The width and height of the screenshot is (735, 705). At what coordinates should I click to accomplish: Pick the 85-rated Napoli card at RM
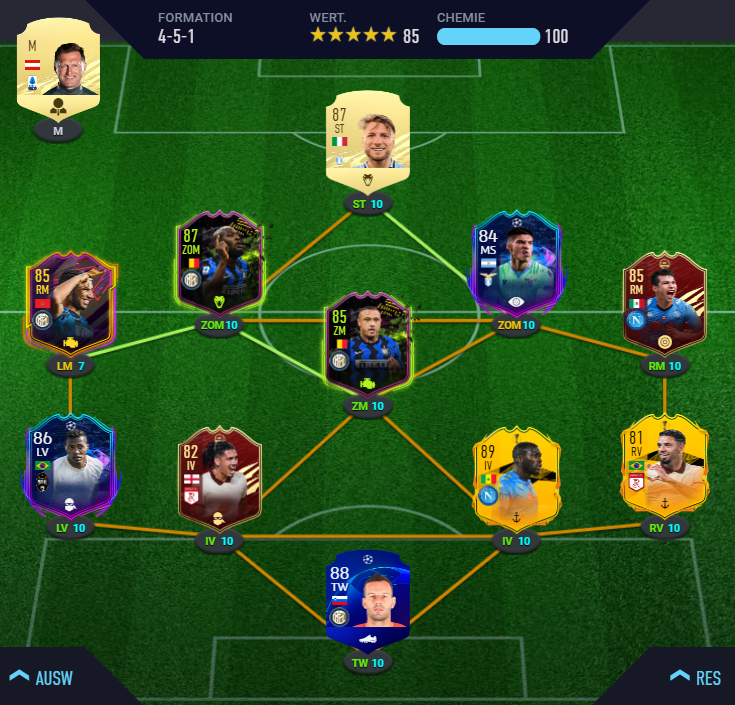tap(664, 303)
